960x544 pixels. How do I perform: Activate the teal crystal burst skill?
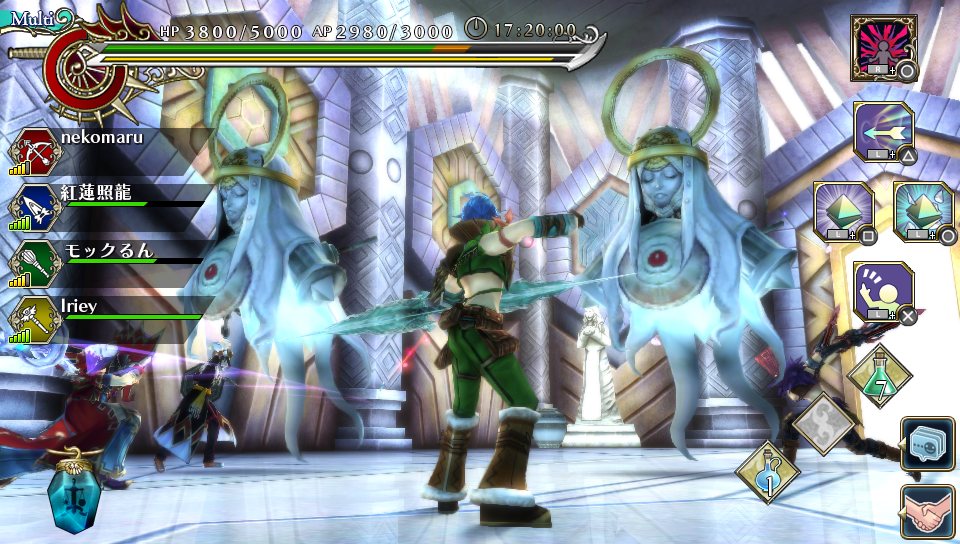(x=923, y=211)
